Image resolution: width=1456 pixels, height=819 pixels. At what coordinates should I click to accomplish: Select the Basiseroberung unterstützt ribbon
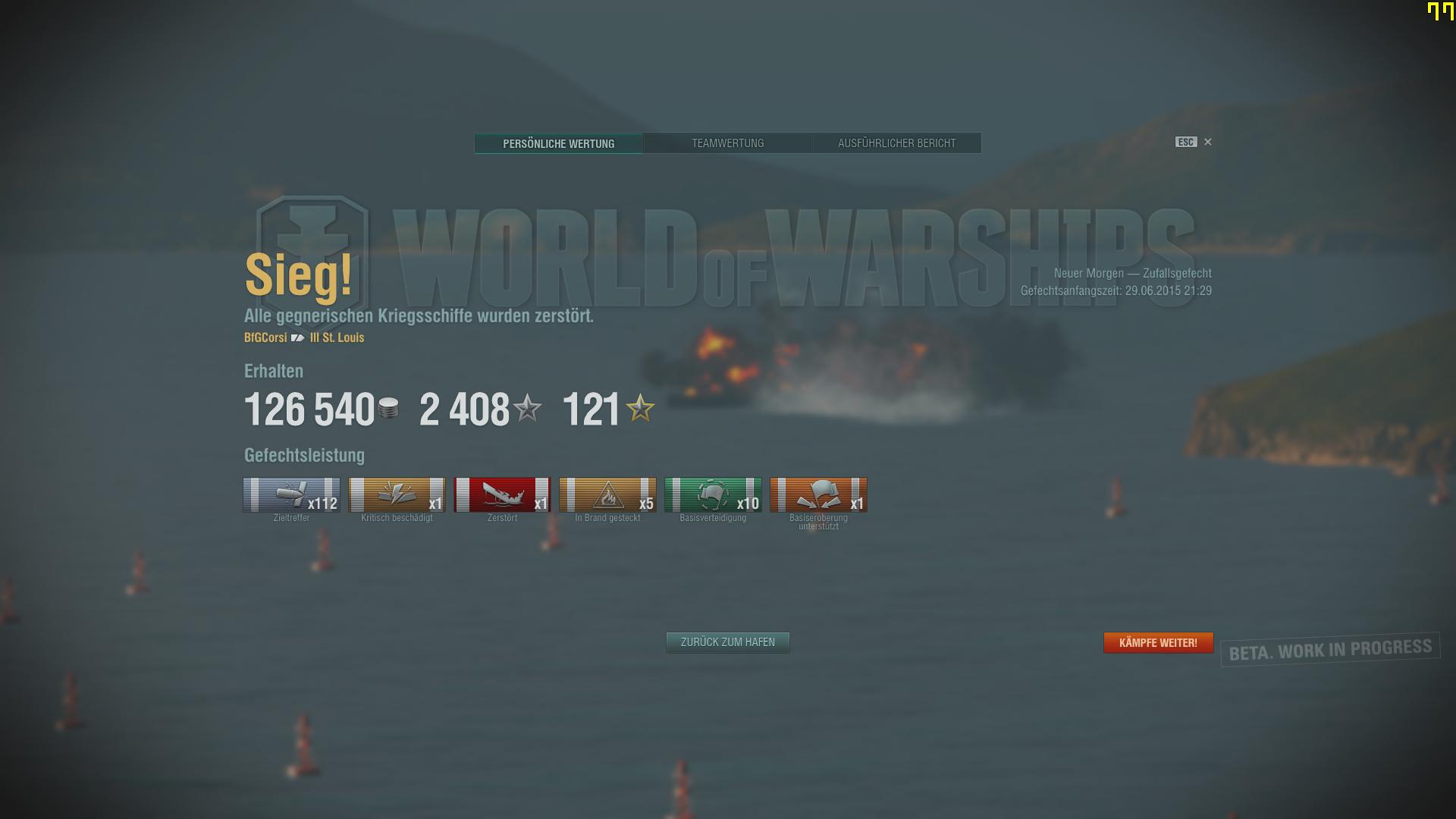(818, 495)
